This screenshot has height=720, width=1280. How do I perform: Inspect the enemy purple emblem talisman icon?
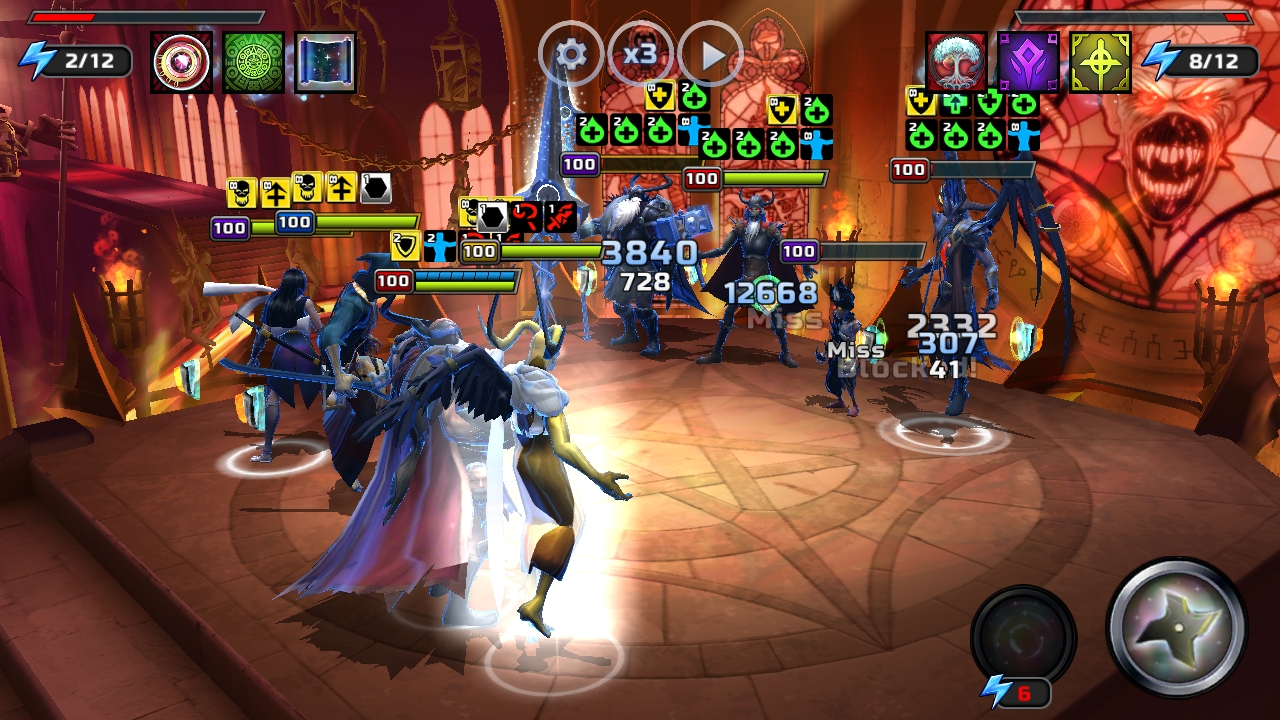coord(1028,62)
